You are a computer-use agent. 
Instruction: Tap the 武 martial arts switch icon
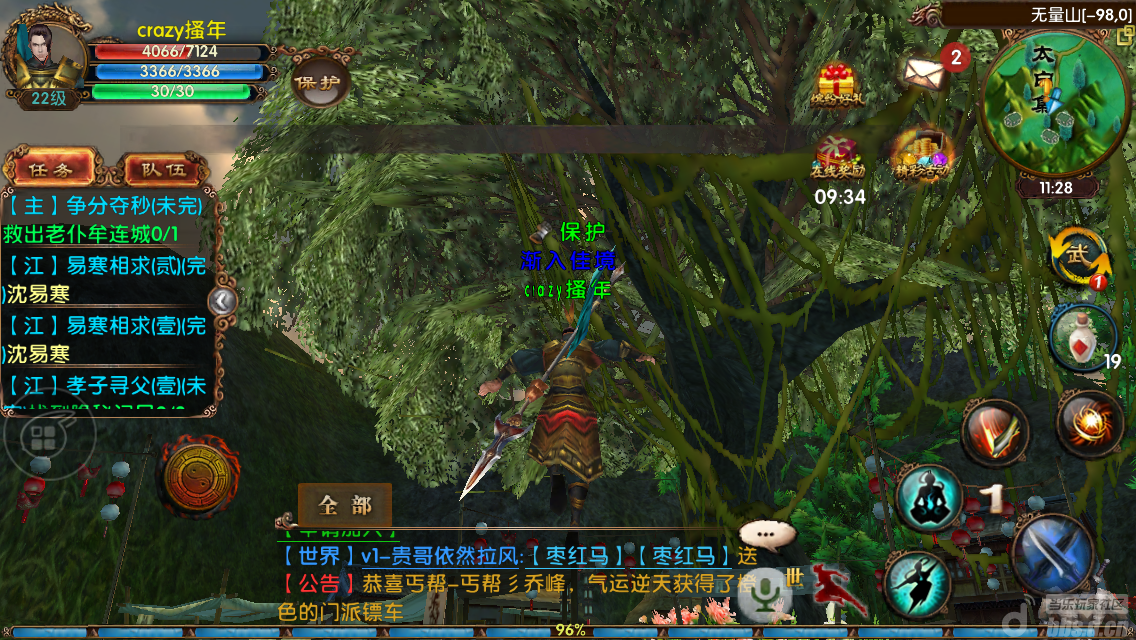click(1080, 257)
